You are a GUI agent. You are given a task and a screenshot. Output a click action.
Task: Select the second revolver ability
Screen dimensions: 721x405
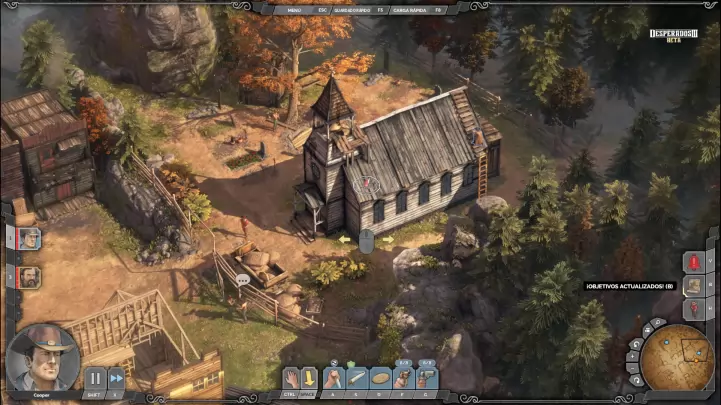pos(427,377)
